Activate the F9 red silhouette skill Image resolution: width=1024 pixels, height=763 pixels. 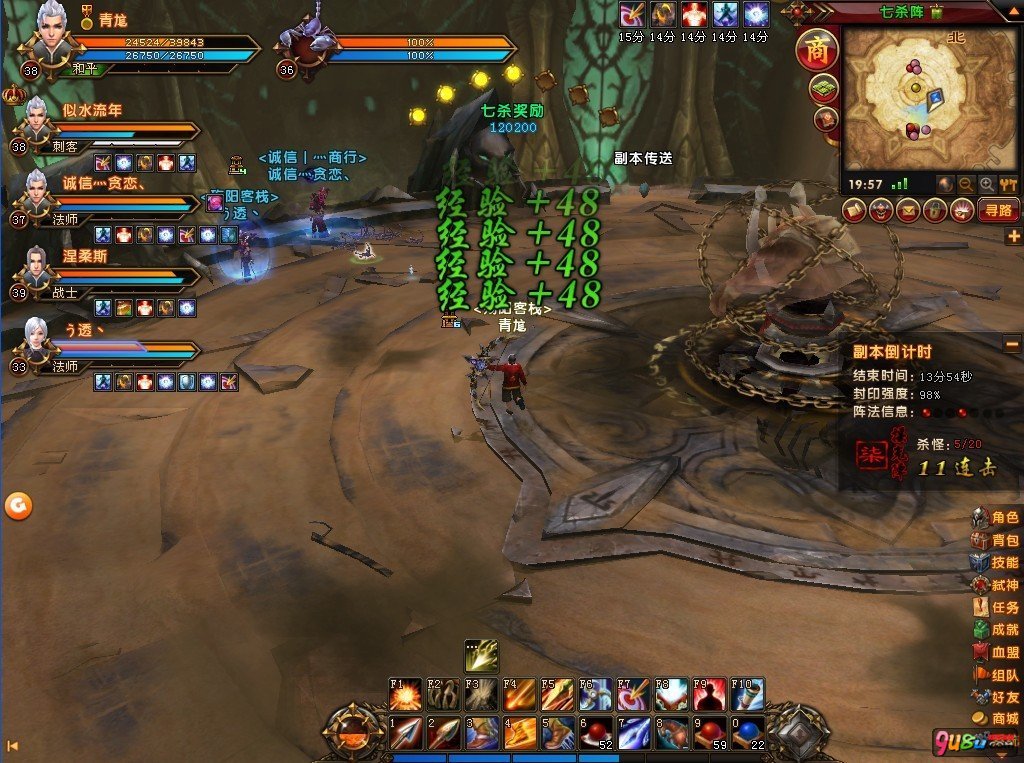tap(708, 694)
